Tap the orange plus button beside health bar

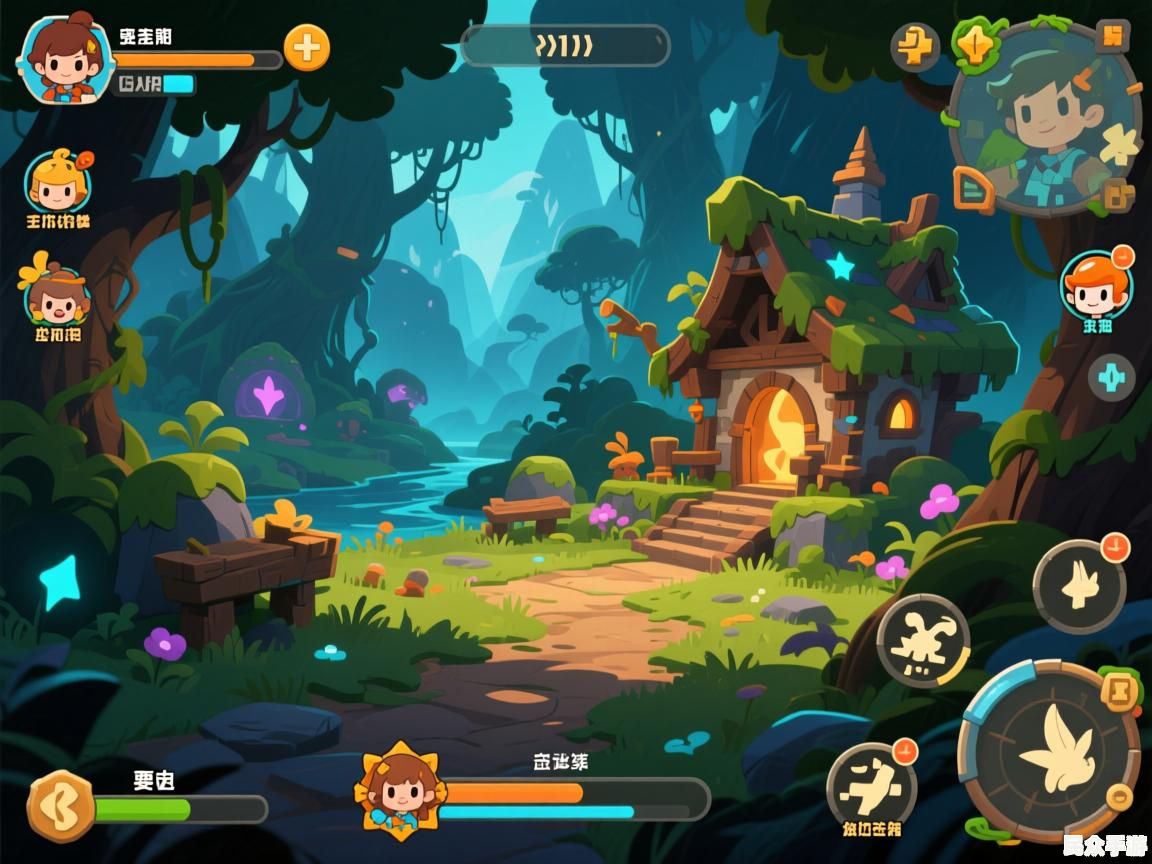306,48
